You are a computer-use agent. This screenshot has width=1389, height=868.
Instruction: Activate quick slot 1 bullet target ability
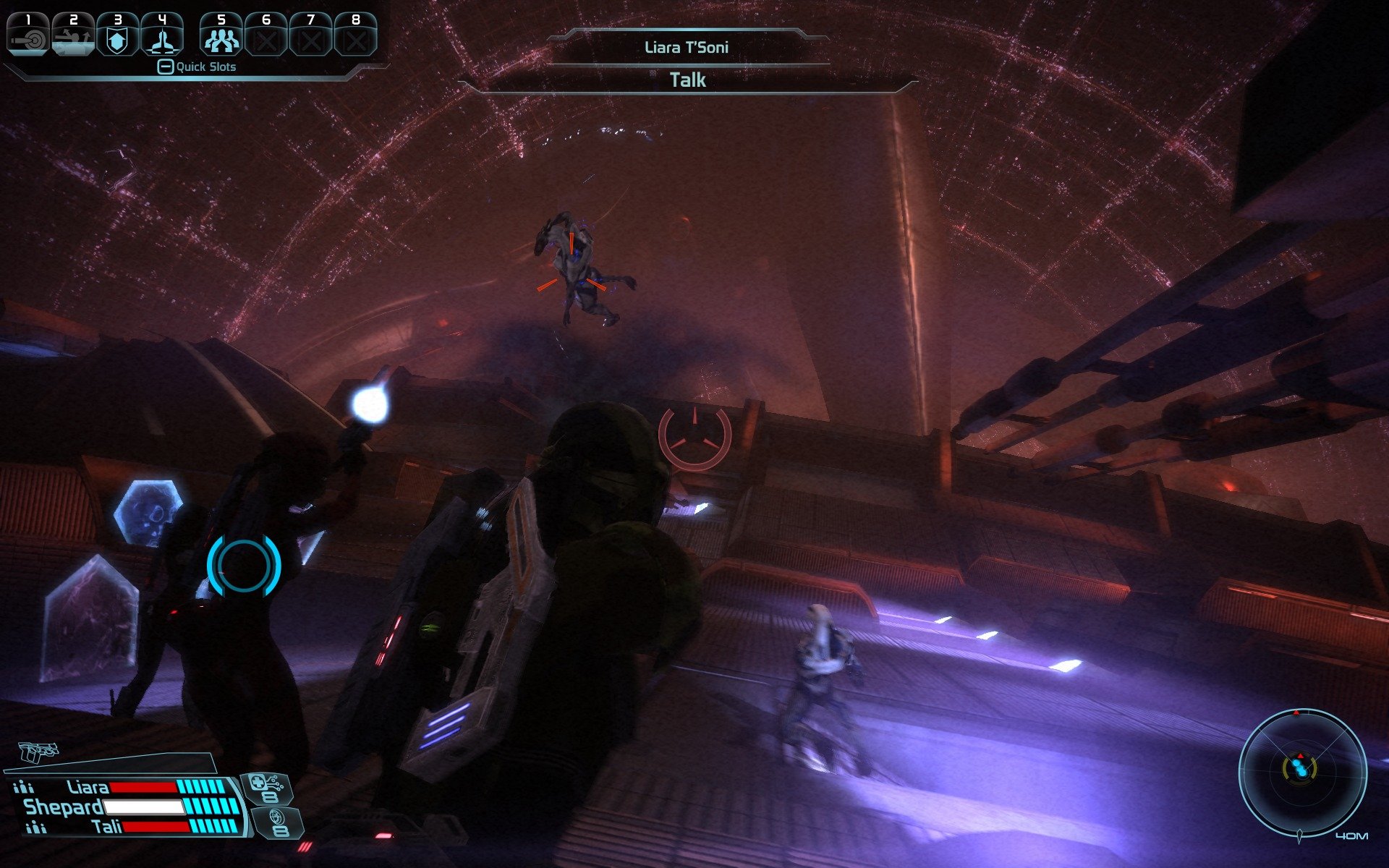(28, 35)
